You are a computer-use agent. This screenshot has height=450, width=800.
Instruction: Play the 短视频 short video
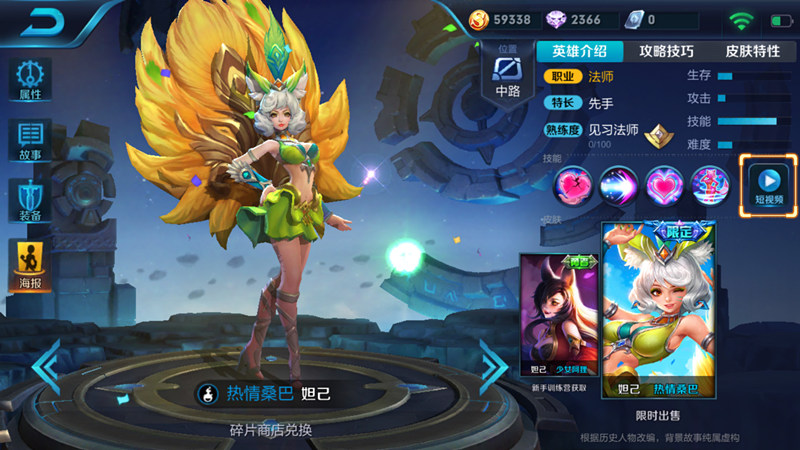click(x=767, y=186)
